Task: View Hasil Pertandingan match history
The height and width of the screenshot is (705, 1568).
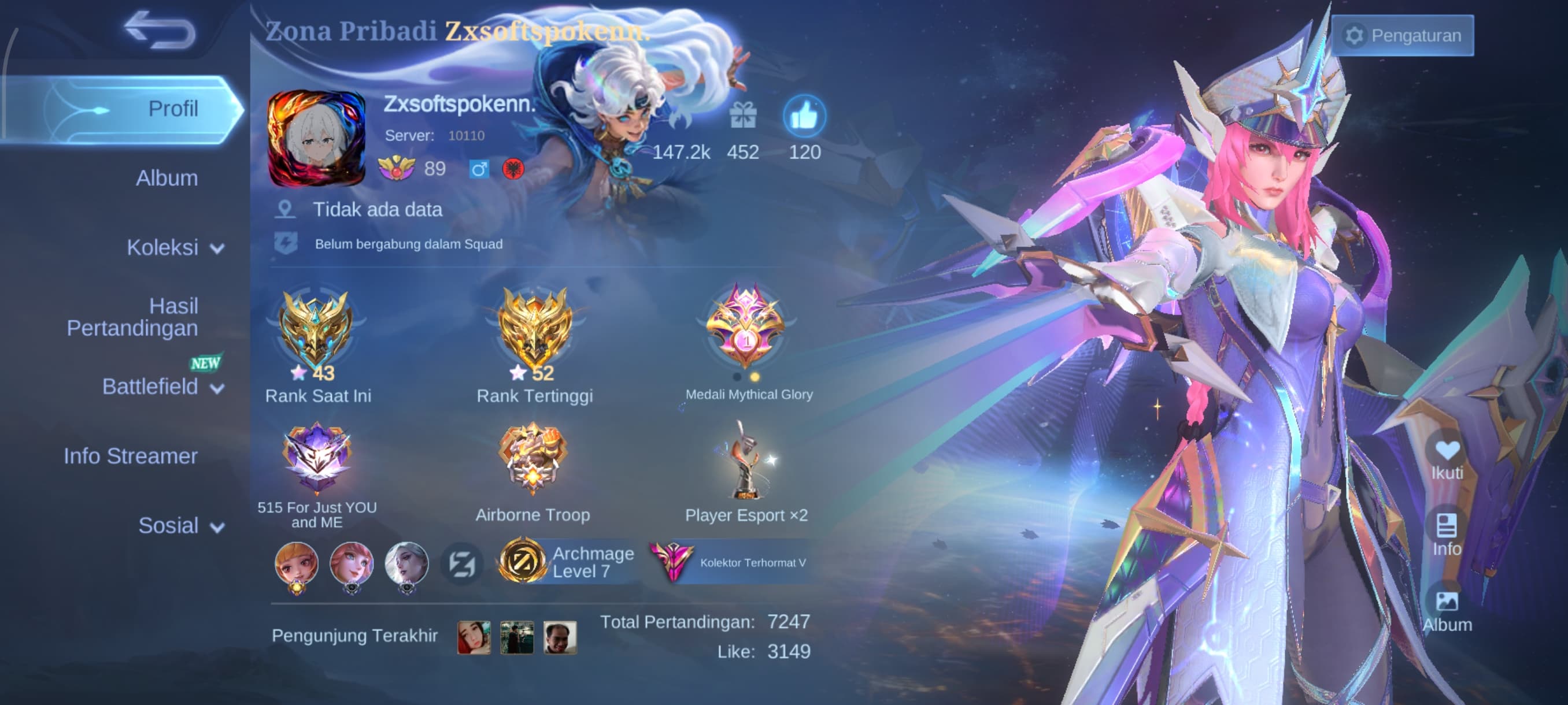Action: click(x=132, y=317)
